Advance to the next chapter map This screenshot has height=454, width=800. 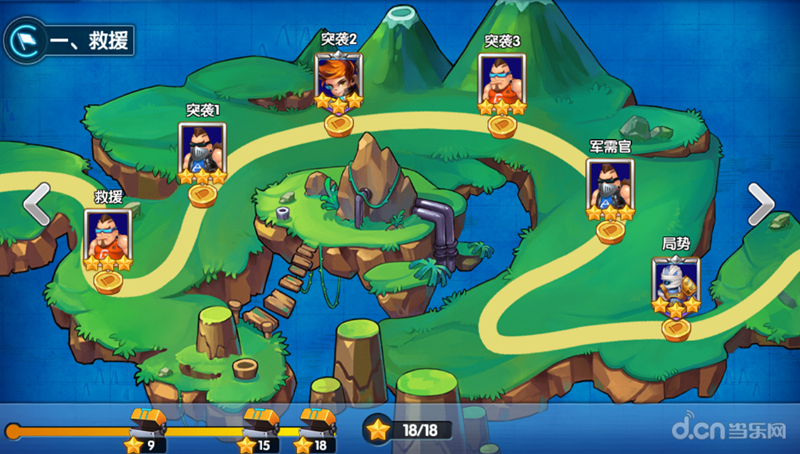762,205
